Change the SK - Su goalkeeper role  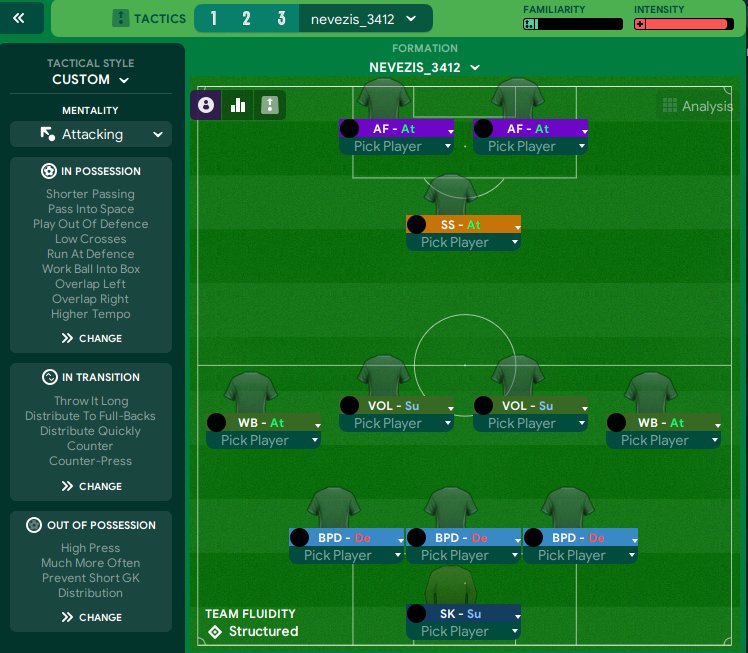pyautogui.click(x=463, y=613)
